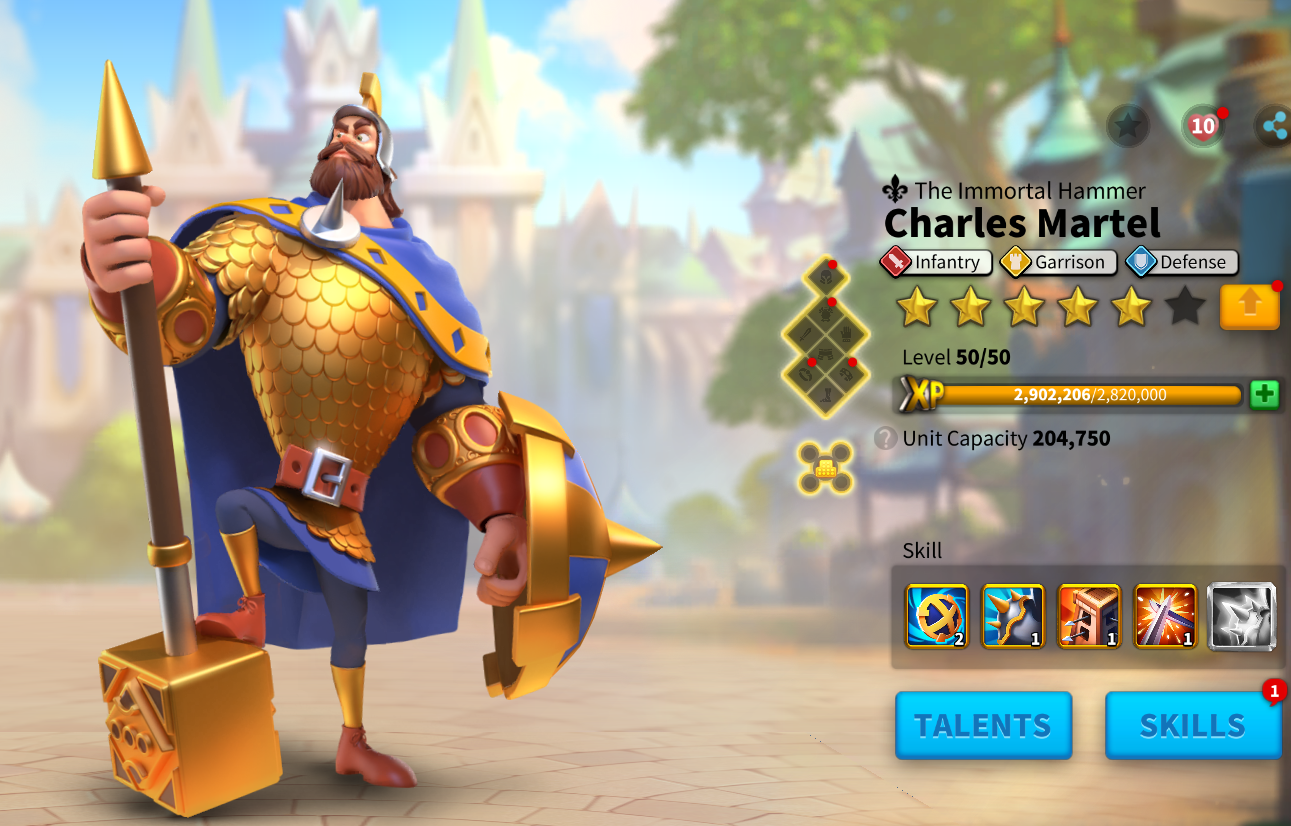This screenshot has width=1291, height=826.
Task: Open the four-circle formation icon
Action: pyautogui.click(x=825, y=468)
